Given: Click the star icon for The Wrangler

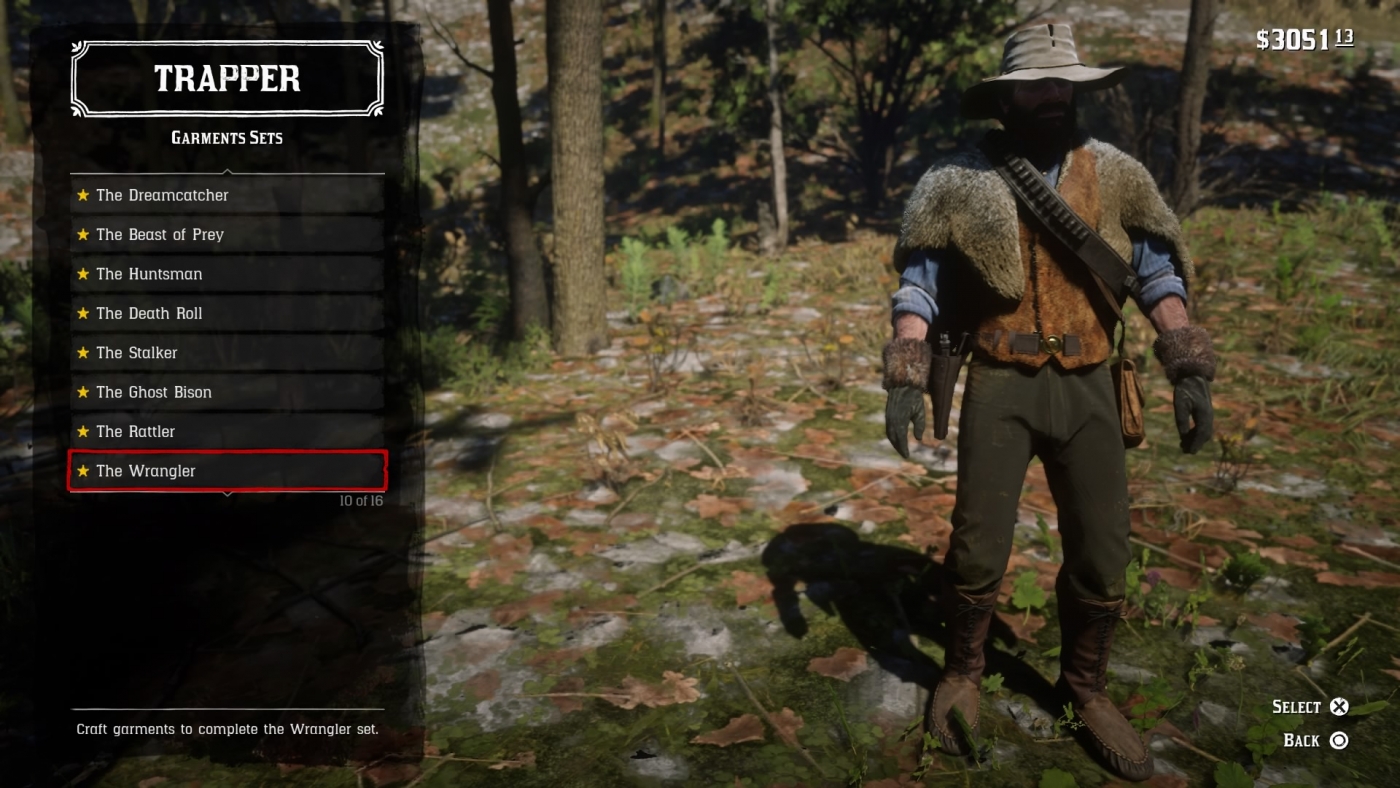Looking at the screenshot, I should tap(82, 470).
